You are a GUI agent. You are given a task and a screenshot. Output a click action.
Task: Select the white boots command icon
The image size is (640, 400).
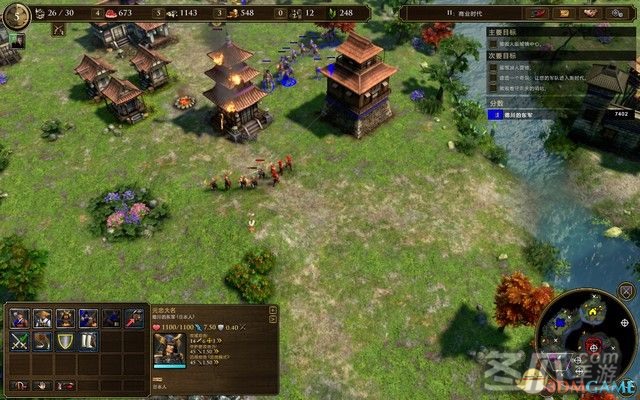pos(88,341)
